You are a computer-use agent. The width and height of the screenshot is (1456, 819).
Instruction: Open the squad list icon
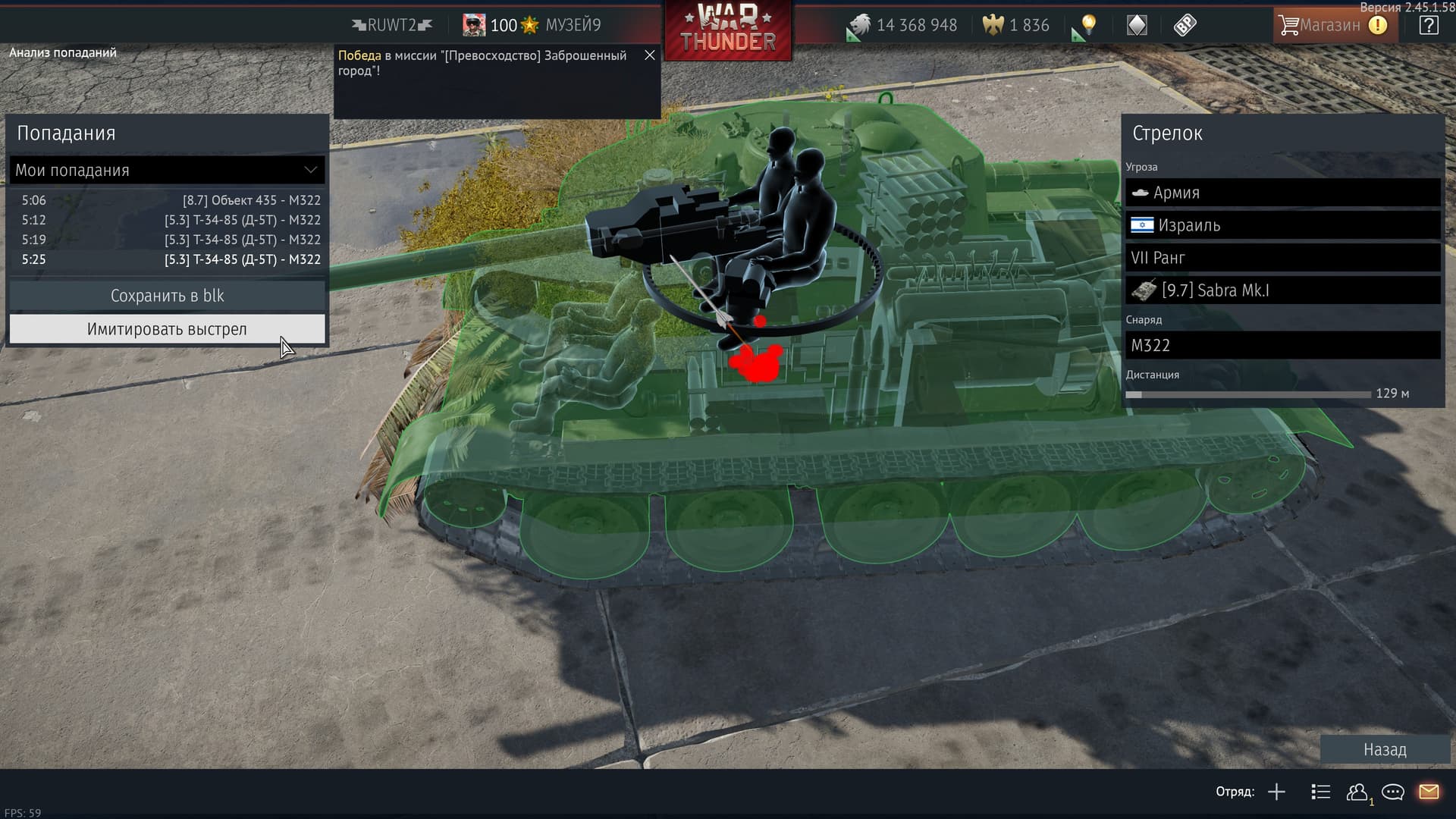point(1320,792)
